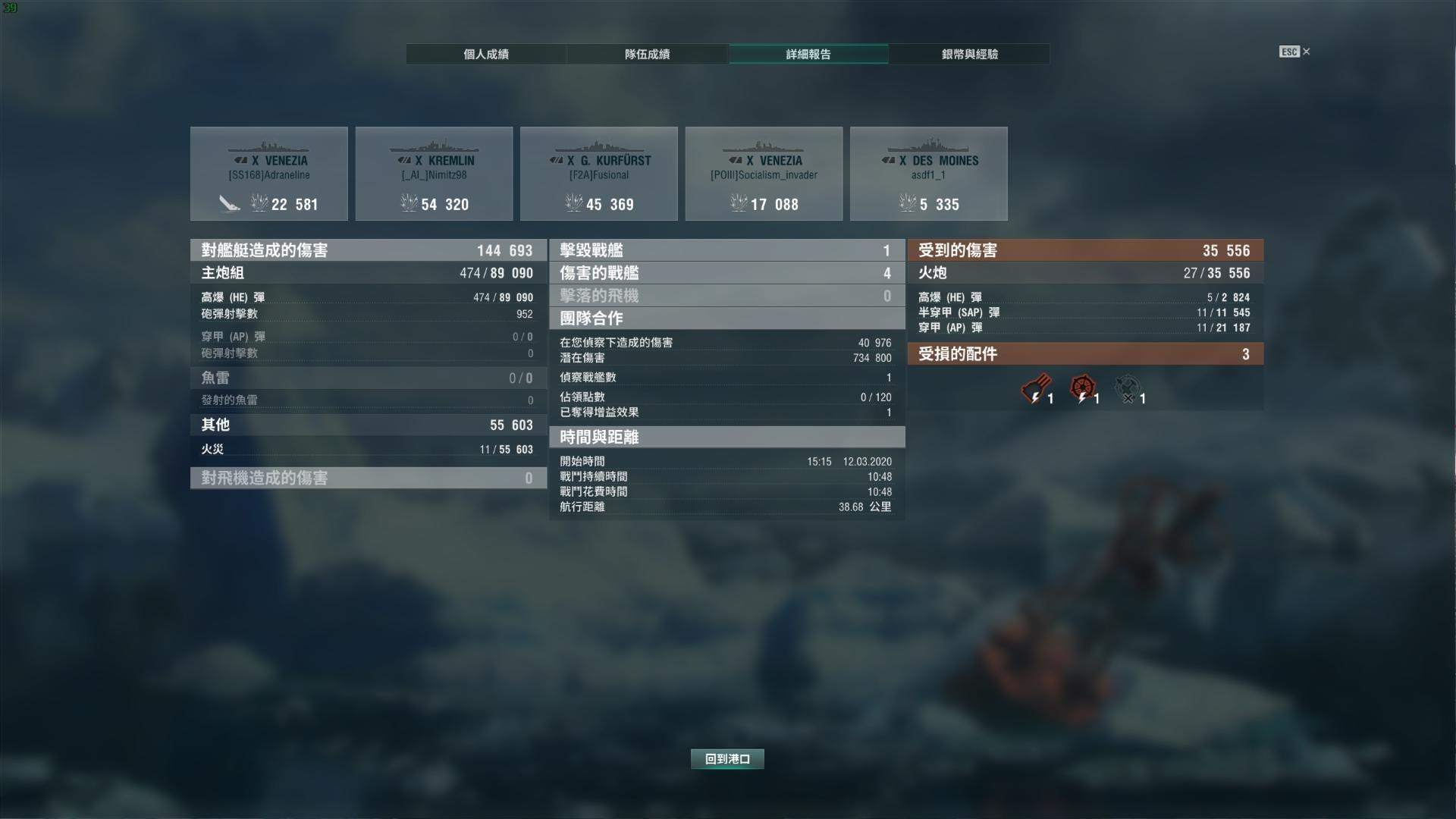This screenshot has height=819, width=1456.
Task: Expand the 團隊合作 section header
Action: pyautogui.click(x=726, y=318)
